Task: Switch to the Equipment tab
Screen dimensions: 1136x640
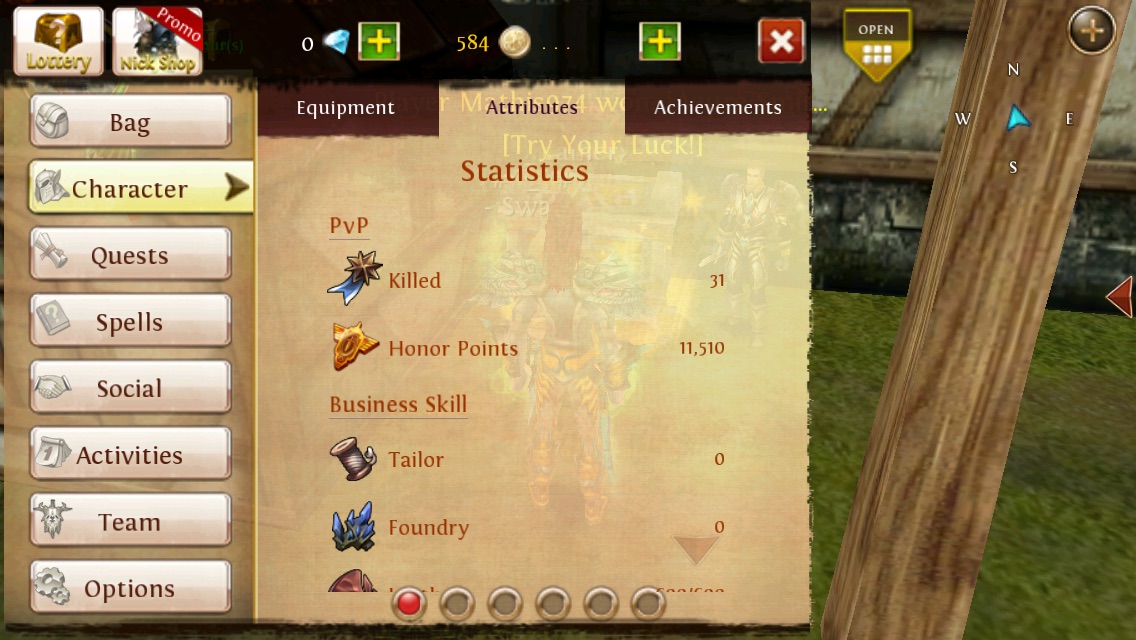Action: click(x=345, y=108)
